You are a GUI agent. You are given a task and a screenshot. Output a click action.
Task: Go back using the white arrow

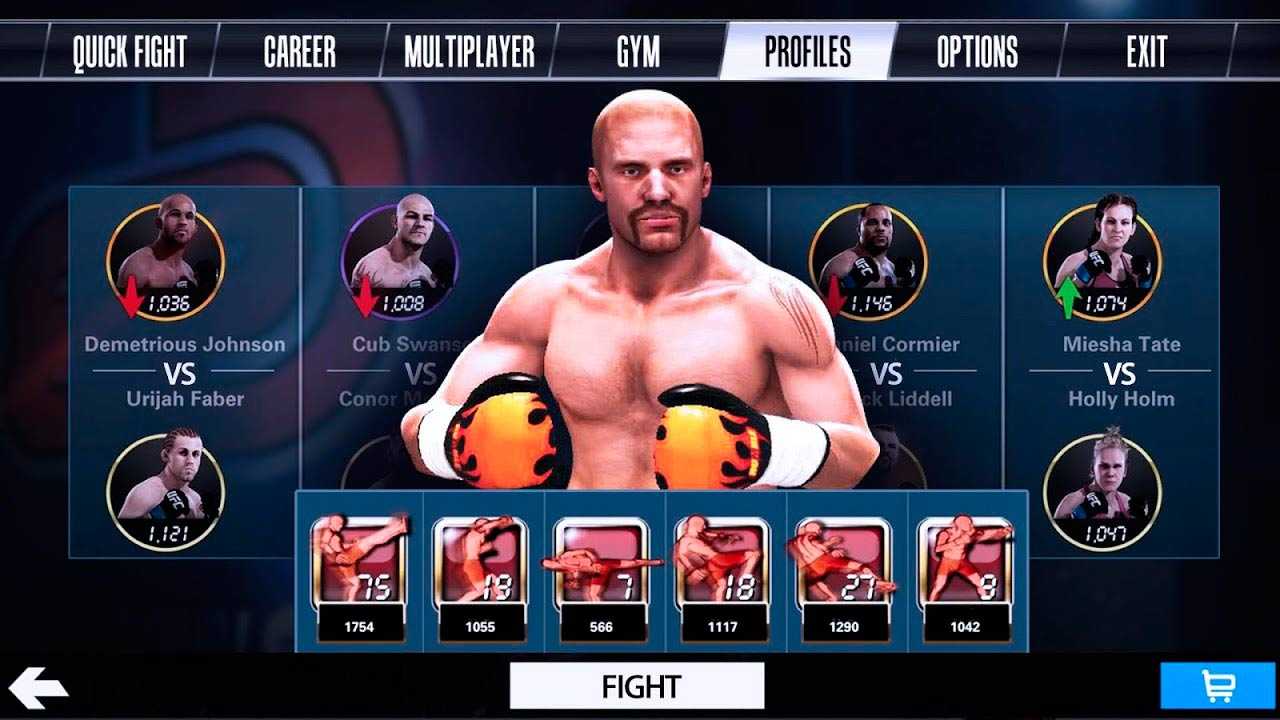click(38, 687)
